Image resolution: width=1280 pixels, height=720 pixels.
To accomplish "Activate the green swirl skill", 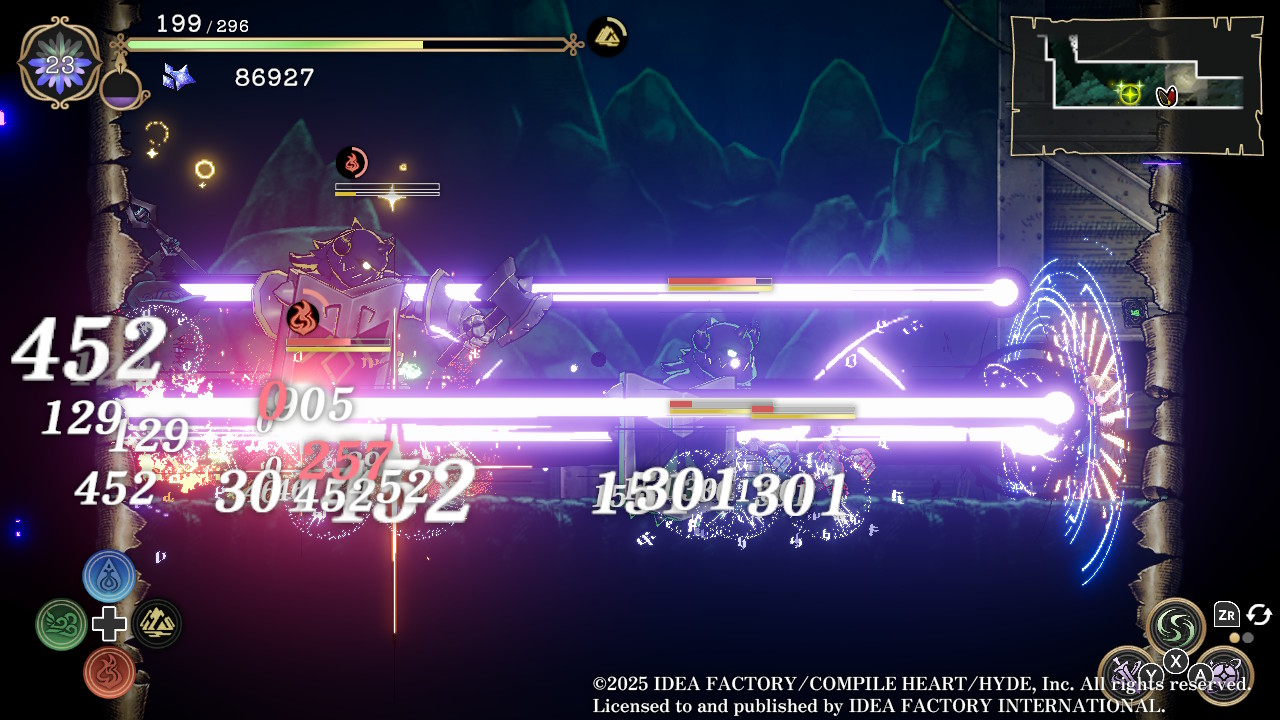I will click(x=1175, y=627).
